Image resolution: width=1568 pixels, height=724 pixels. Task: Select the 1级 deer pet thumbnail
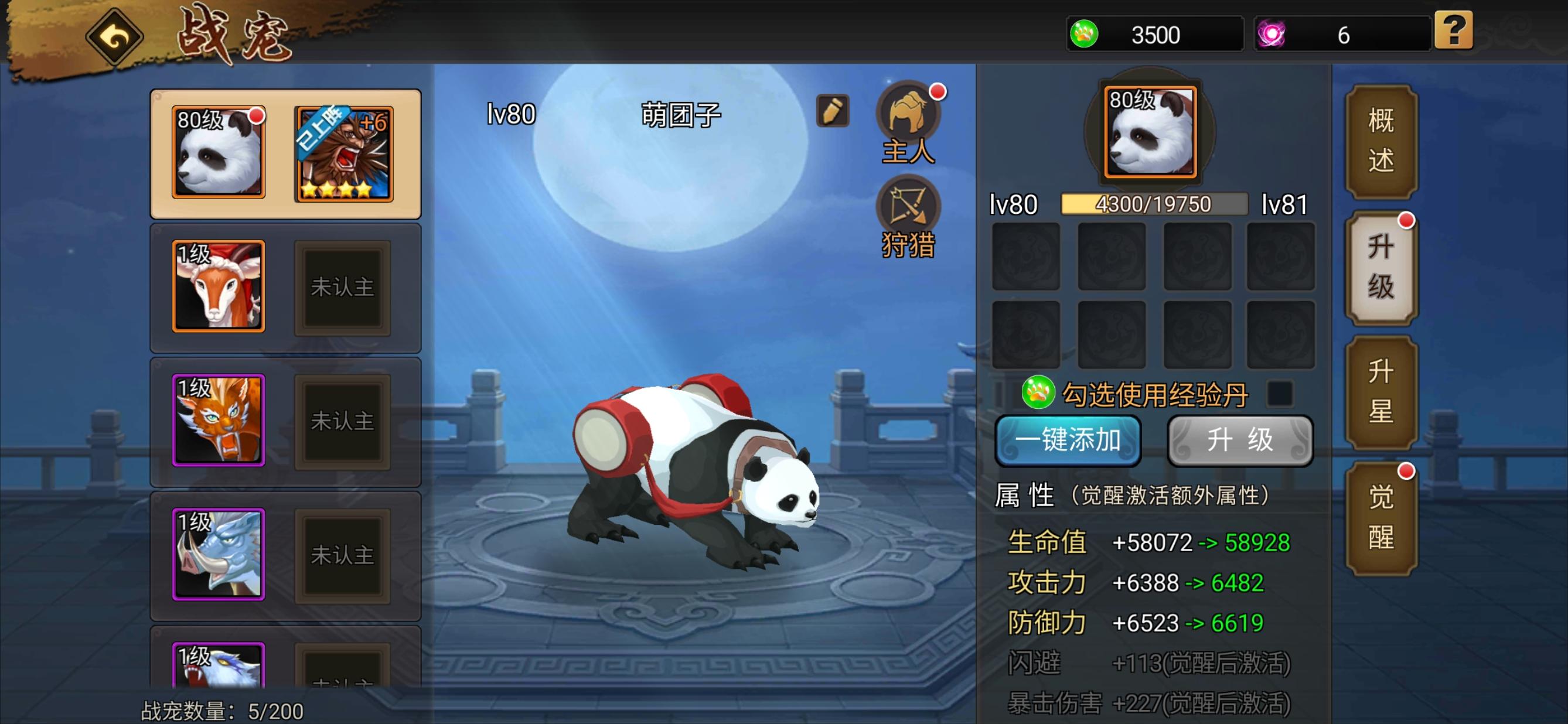(218, 286)
